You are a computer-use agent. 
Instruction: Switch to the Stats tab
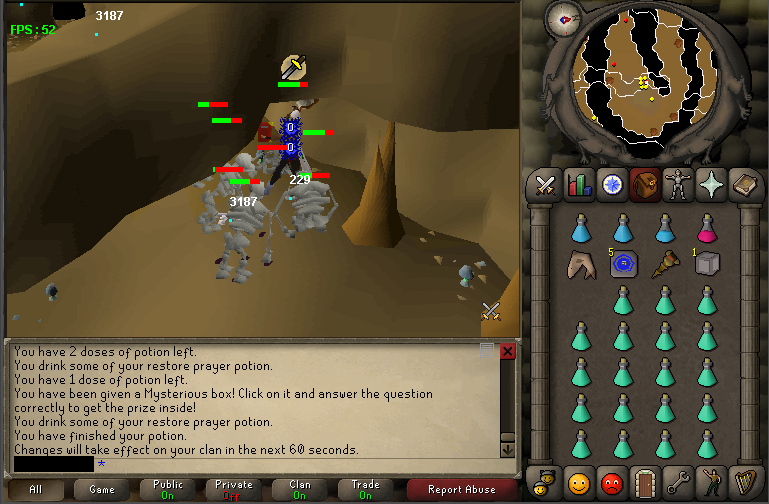click(579, 185)
